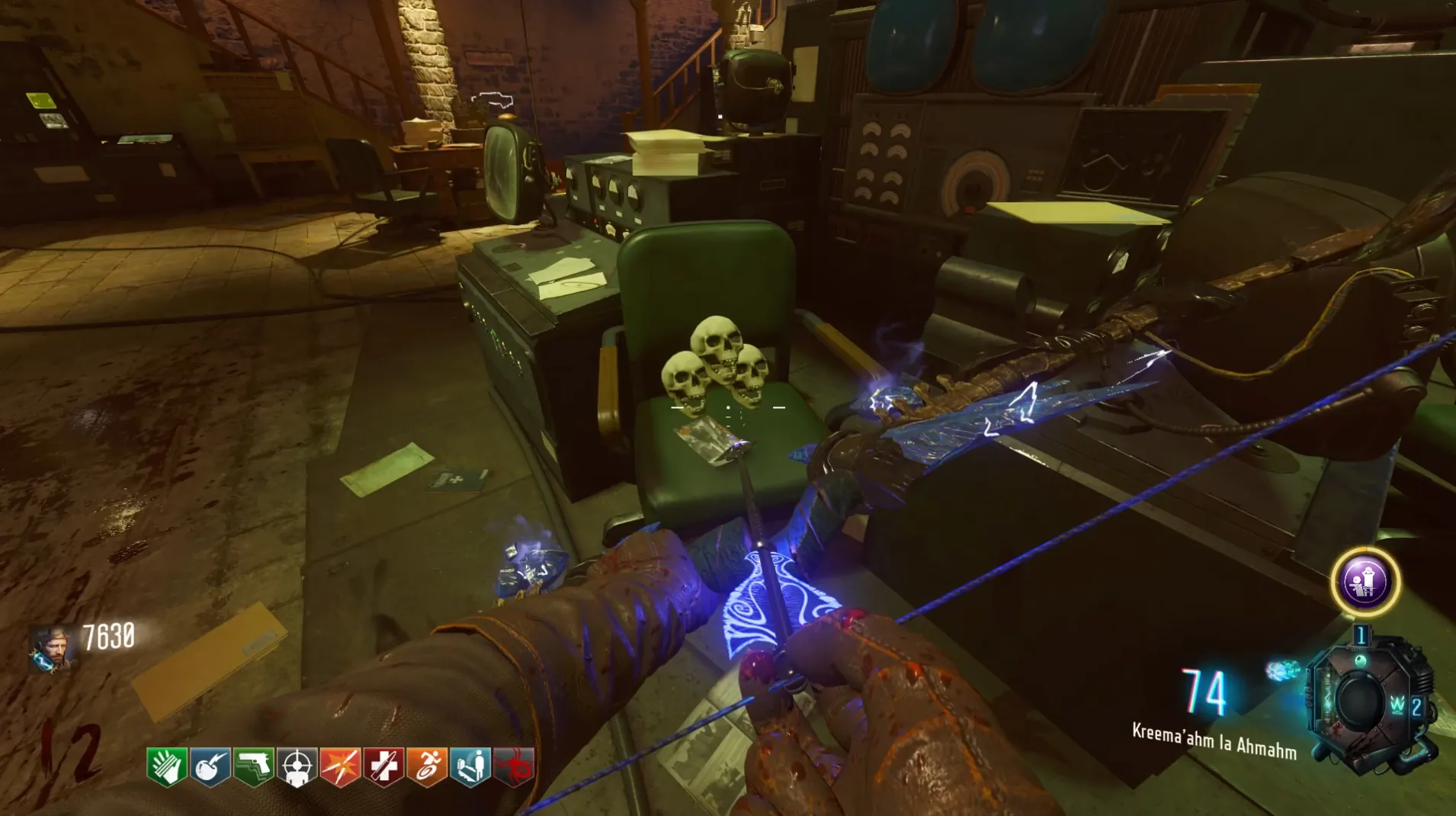The height and width of the screenshot is (816, 1456).
Task: Click the player character portrait
Action: pos(52,648)
